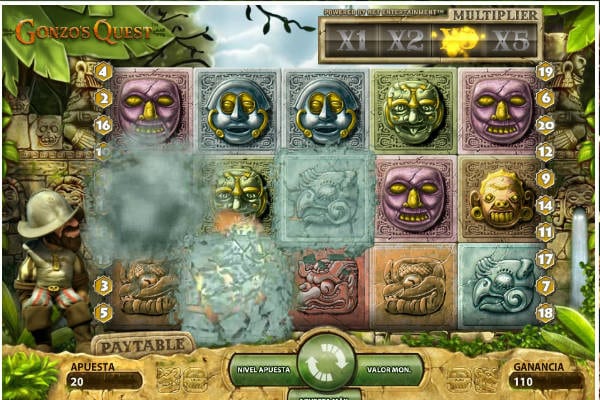The width and height of the screenshot is (600, 400).
Task: Show payline number 19
Action: point(545,71)
